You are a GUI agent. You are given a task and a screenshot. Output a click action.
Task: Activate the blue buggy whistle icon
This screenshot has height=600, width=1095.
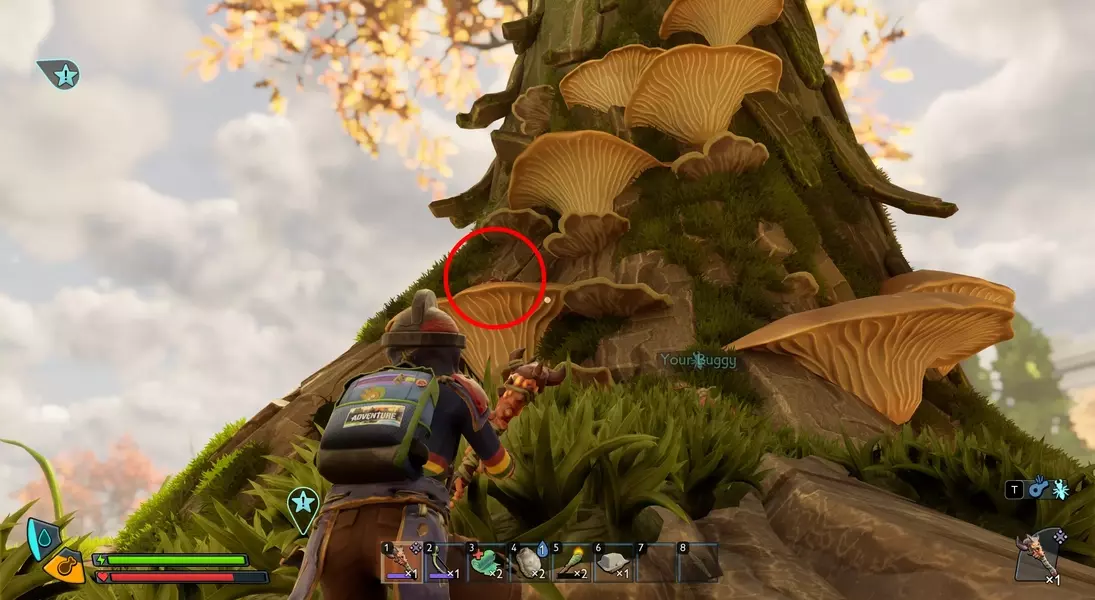click(1039, 488)
